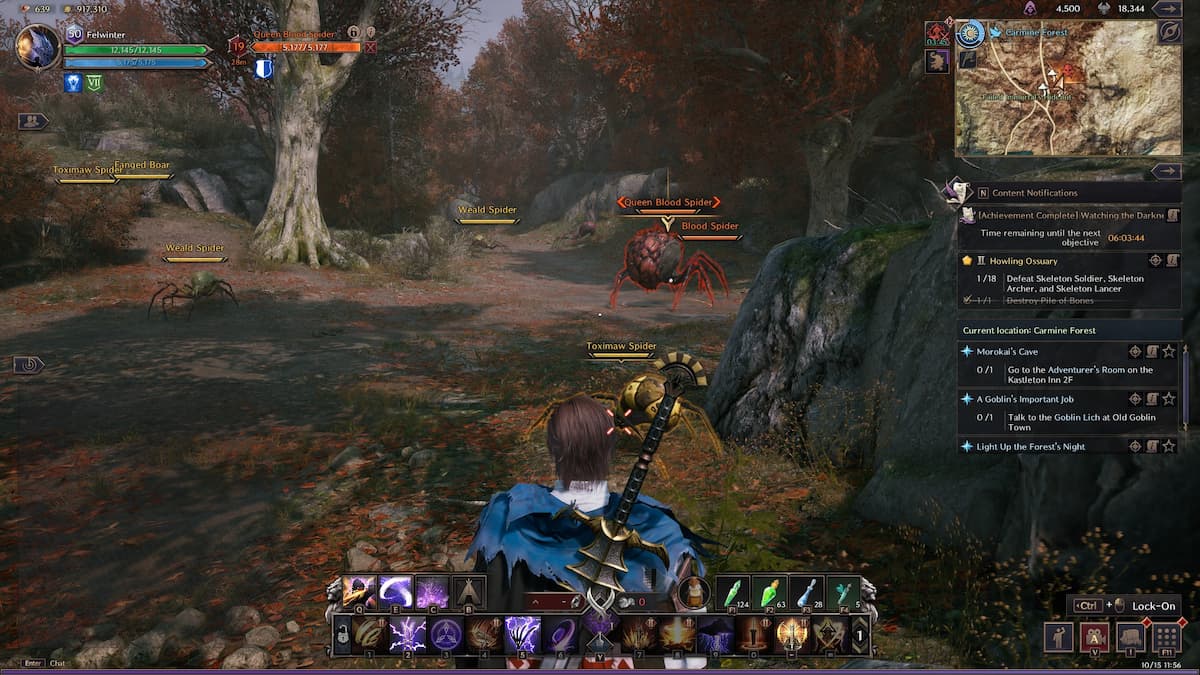Use the blue mana potion with 28 count
This screenshot has width=1200, height=675.
point(808,592)
